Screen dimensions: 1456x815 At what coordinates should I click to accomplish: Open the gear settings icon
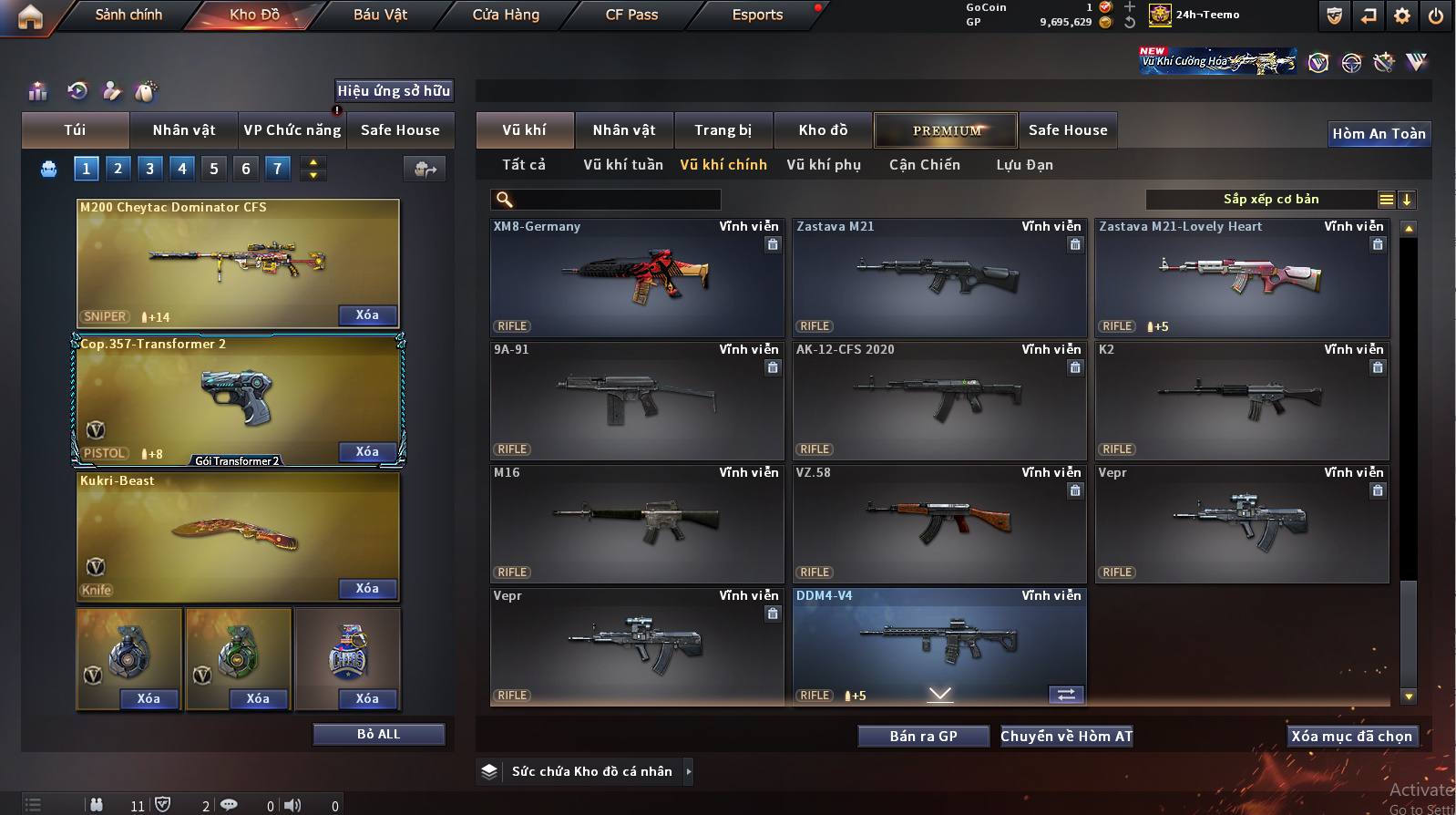point(1402,15)
